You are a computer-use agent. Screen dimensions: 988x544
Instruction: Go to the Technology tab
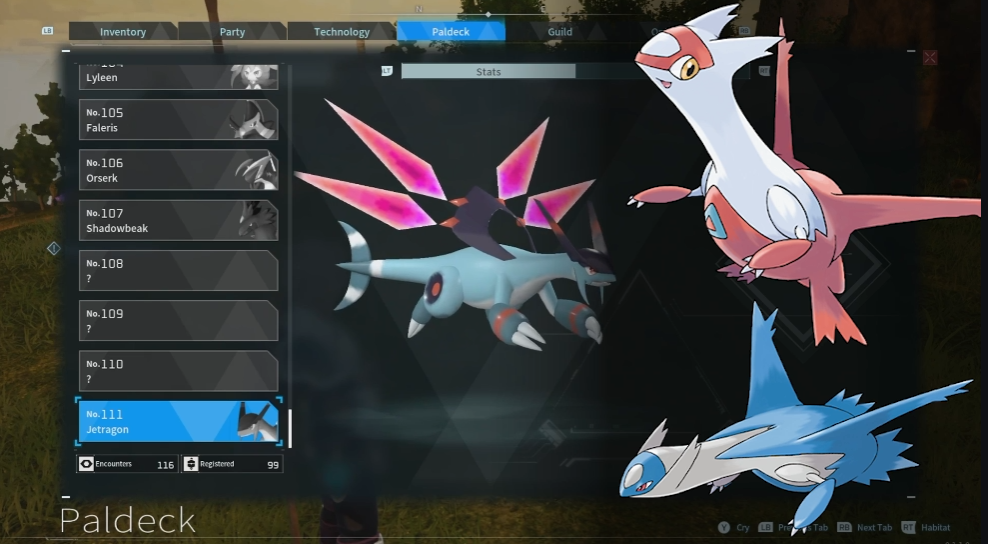click(x=341, y=32)
